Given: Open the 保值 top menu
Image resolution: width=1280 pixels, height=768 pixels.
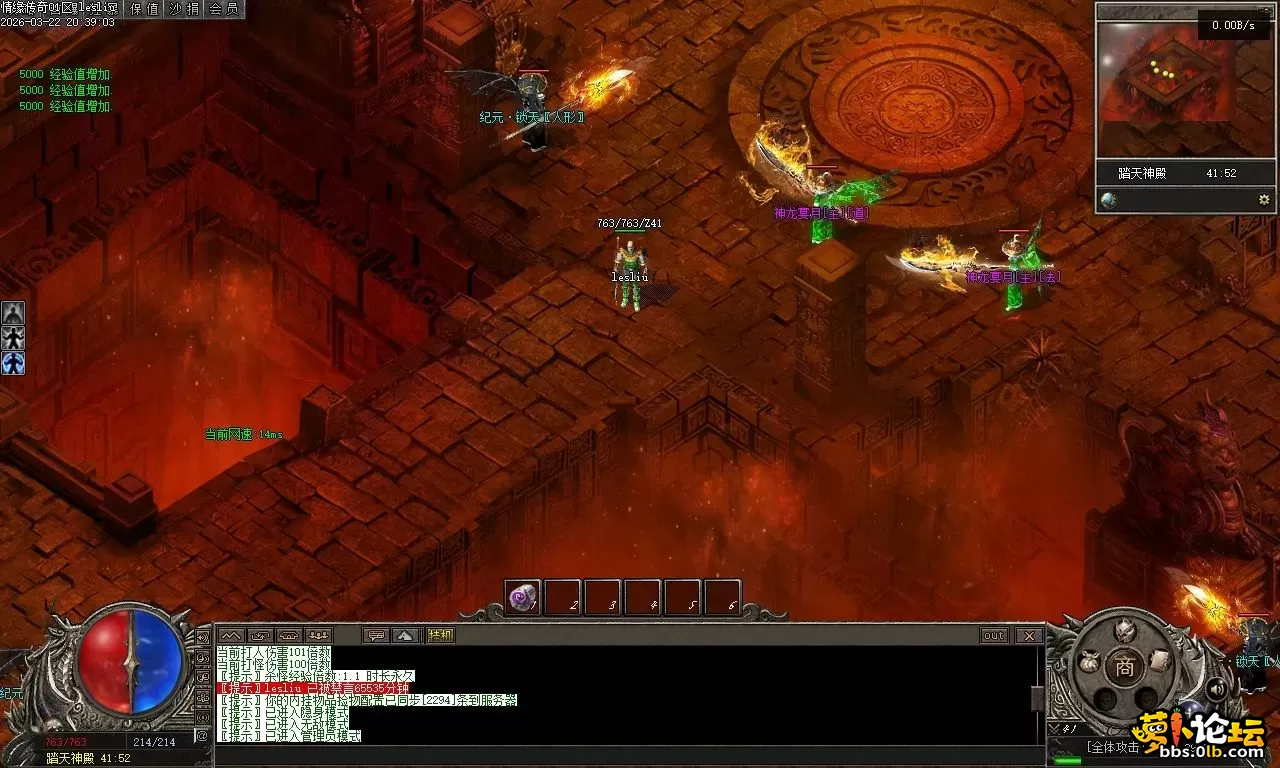Looking at the screenshot, I should point(145,9).
